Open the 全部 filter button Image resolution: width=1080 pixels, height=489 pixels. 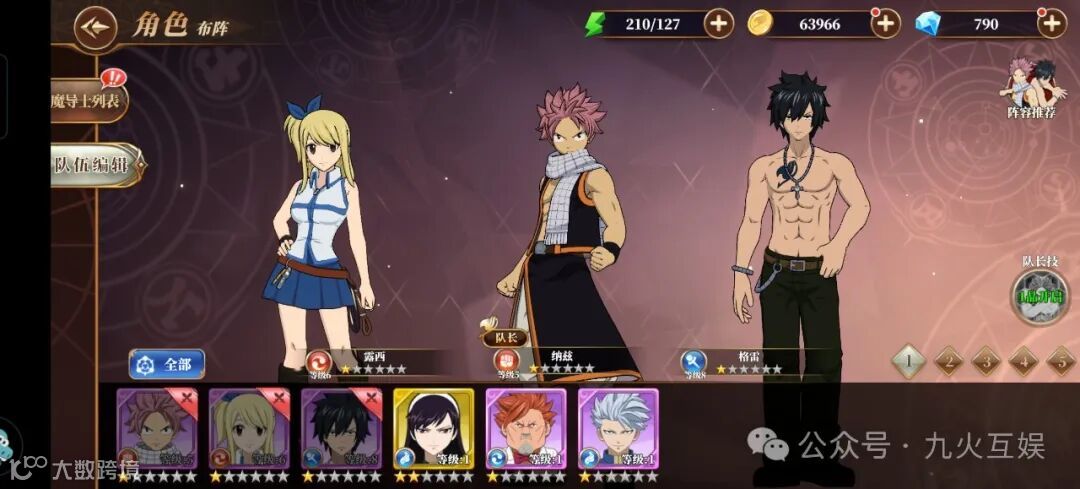tap(167, 363)
